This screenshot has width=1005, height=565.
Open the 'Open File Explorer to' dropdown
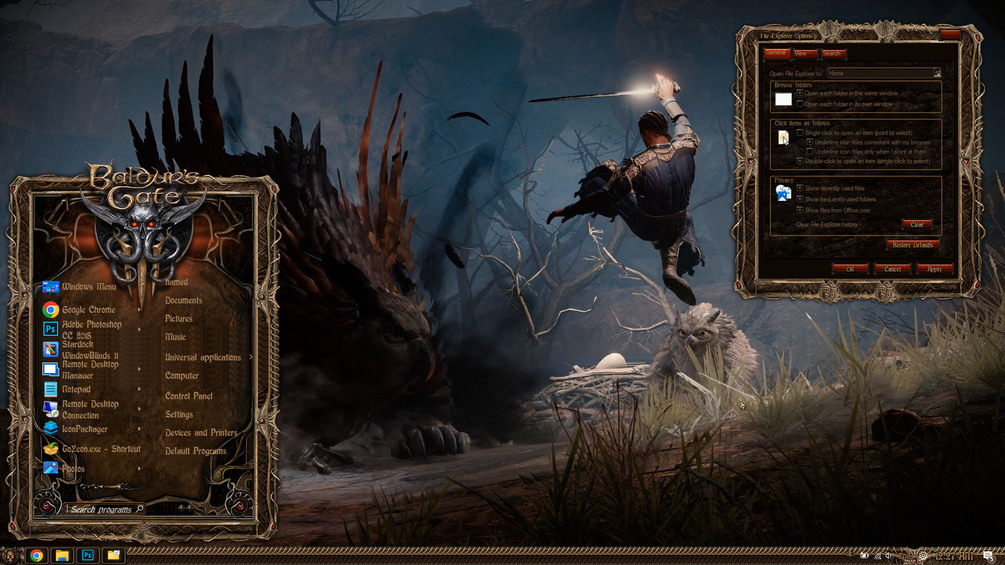[937, 73]
